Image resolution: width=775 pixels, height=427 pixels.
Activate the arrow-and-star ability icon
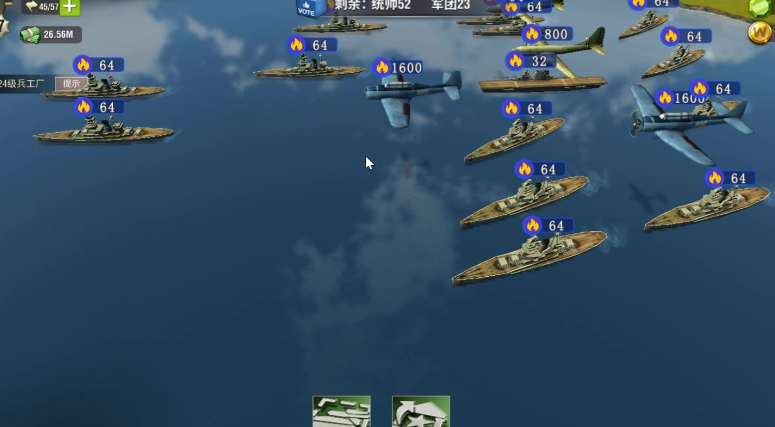420,412
